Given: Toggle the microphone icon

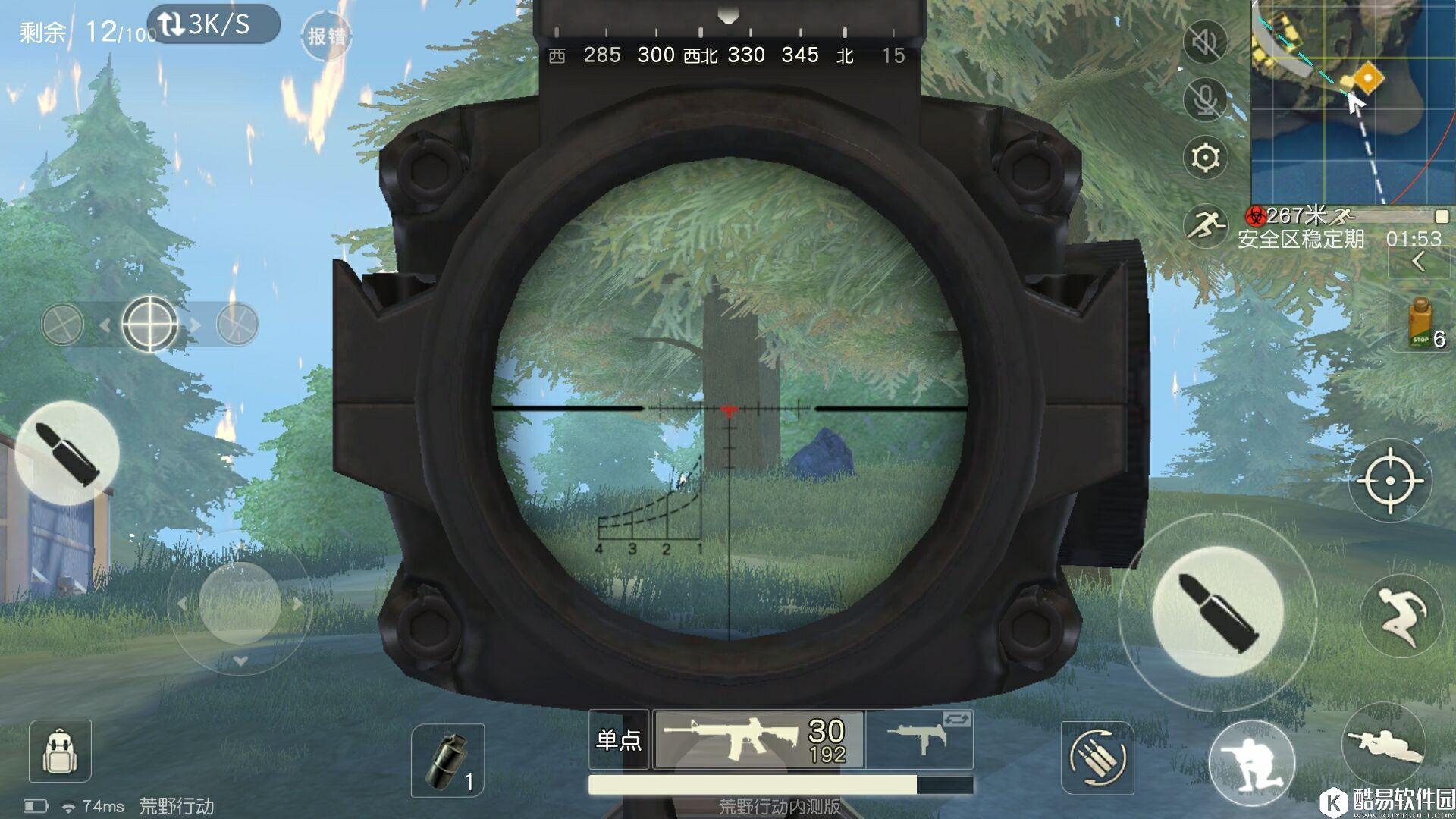Looking at the screenshot, I should [x=1205, y=99].
